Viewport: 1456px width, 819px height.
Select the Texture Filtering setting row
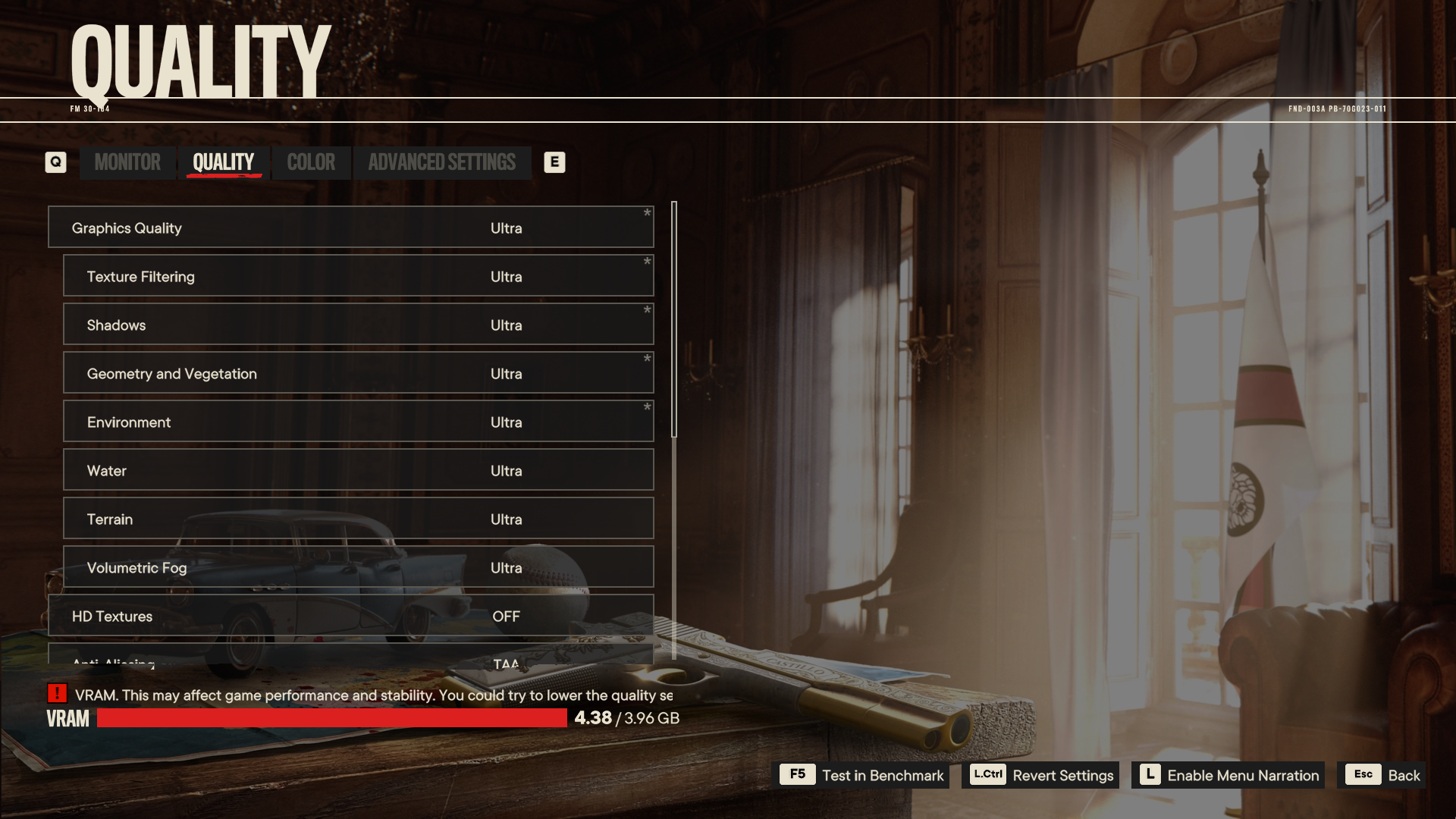[x=358, y=276]
